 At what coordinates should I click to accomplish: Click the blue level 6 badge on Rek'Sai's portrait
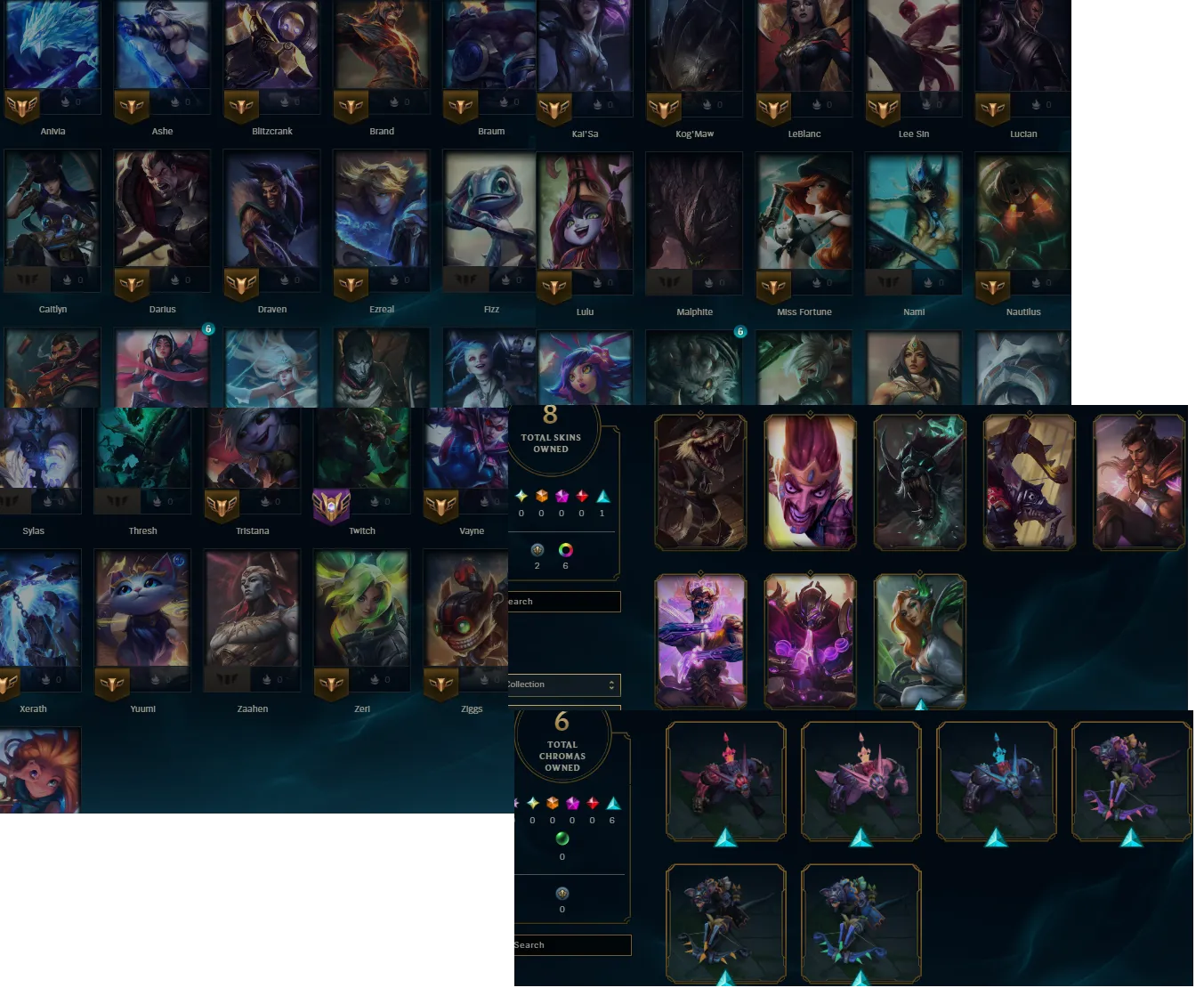click(740, 331)
